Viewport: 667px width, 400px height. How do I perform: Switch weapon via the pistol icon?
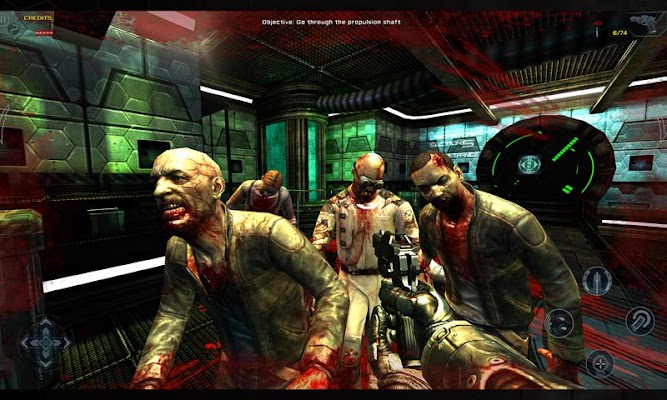[638, 21]
